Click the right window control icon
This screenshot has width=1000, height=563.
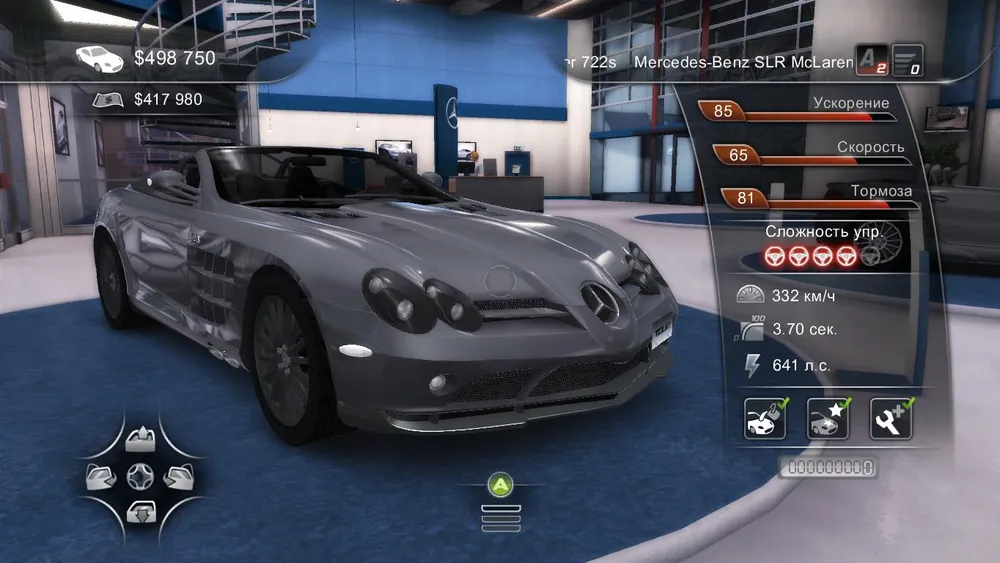176,473
